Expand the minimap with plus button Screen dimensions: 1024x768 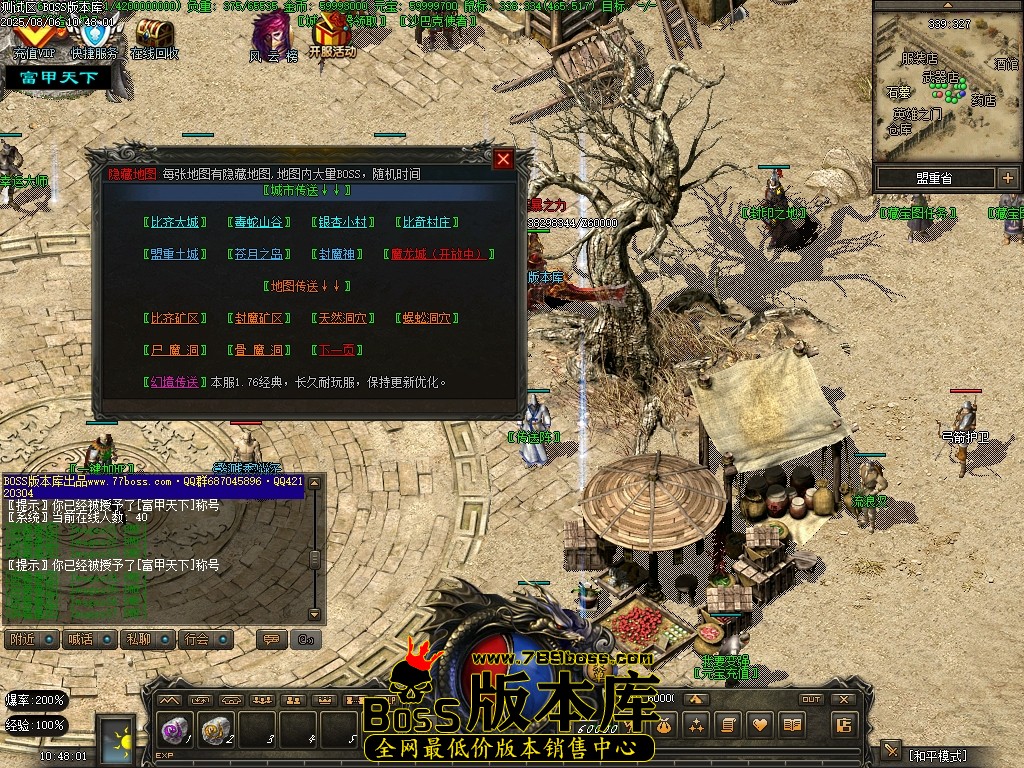click(x=1007, y=179)
